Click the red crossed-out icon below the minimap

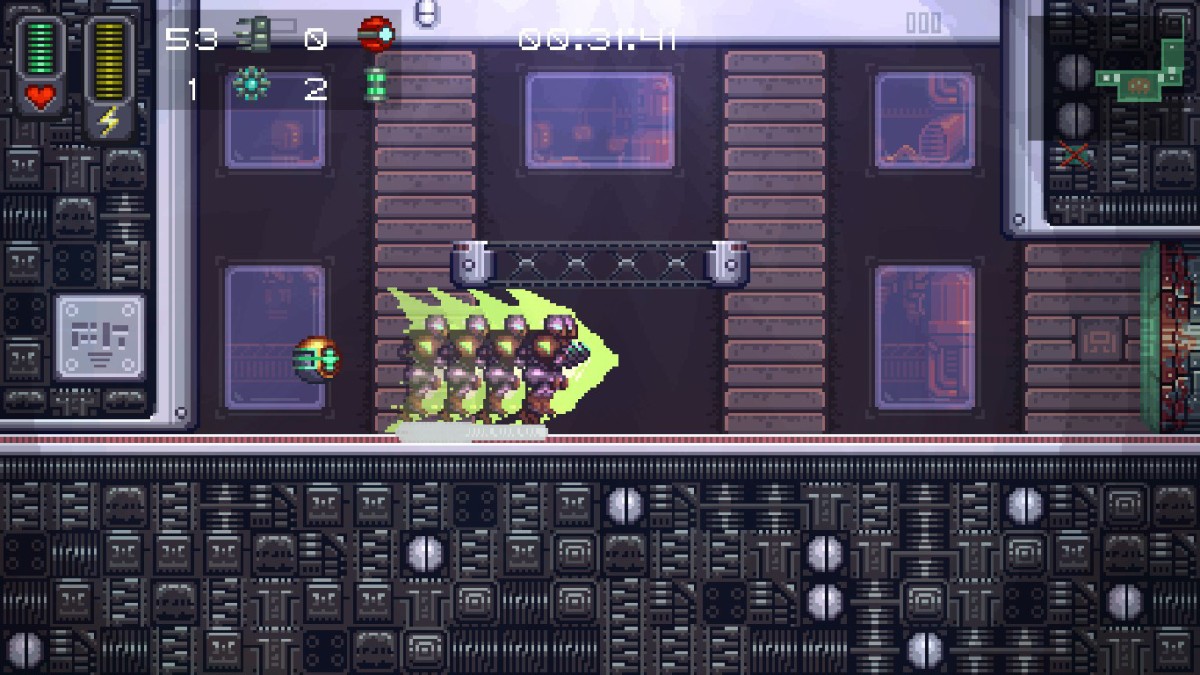(x=1075, y=155)
